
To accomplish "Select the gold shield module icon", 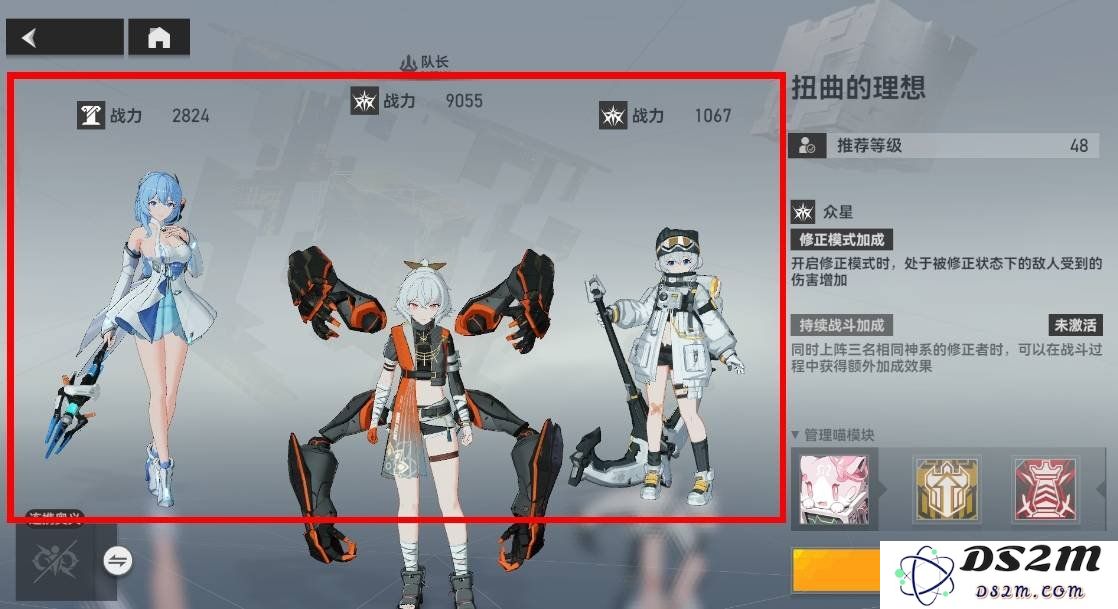I will click(x=946, y=489).
